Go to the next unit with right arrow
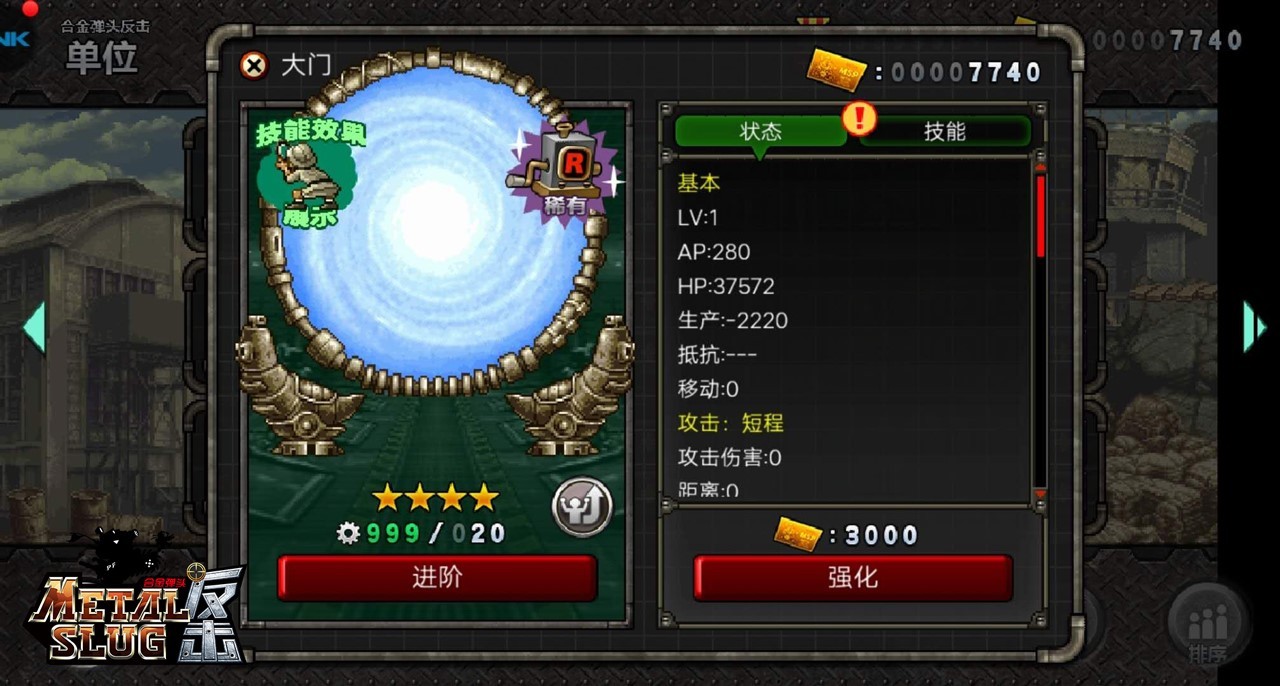 coord(1253,327)
